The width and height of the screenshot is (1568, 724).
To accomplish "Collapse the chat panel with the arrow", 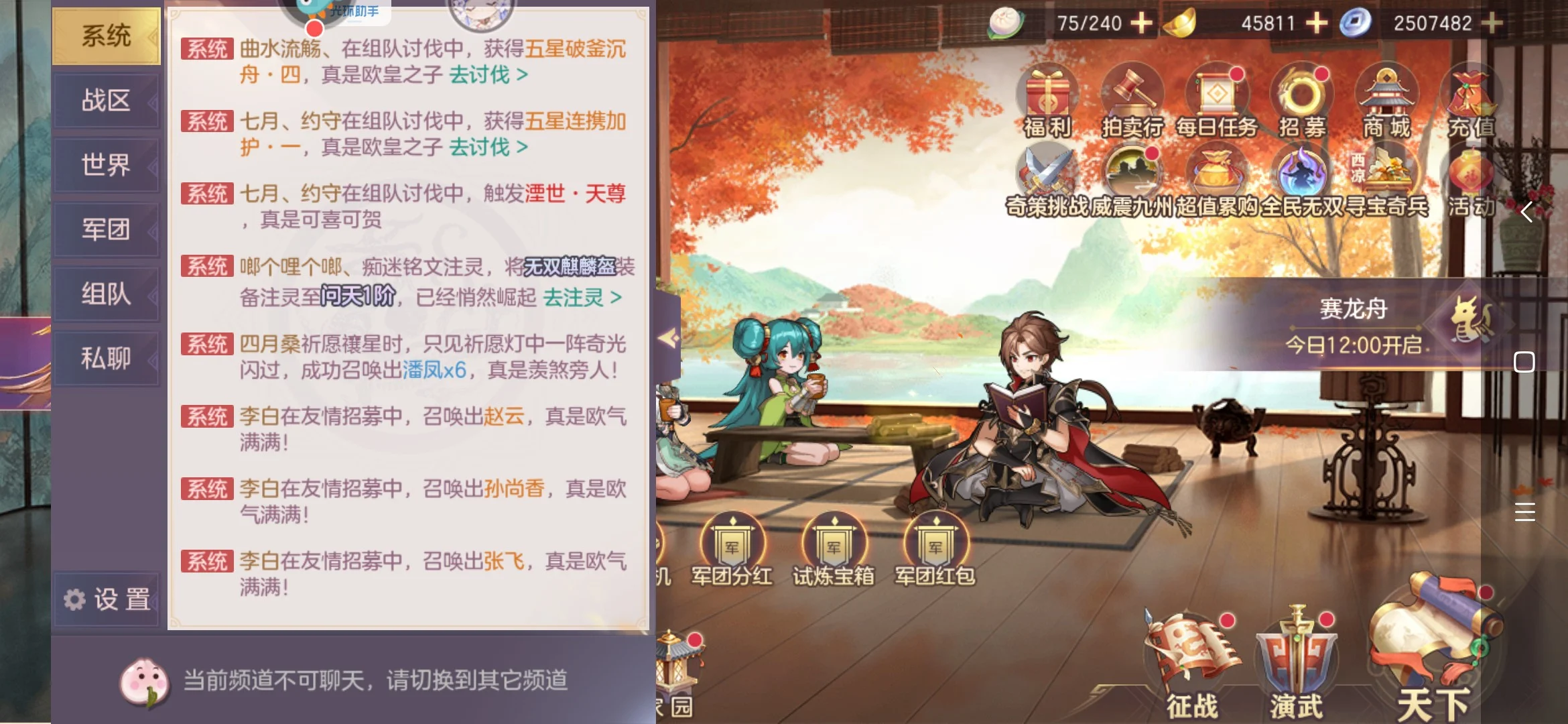I will click(x=668, y=337).
